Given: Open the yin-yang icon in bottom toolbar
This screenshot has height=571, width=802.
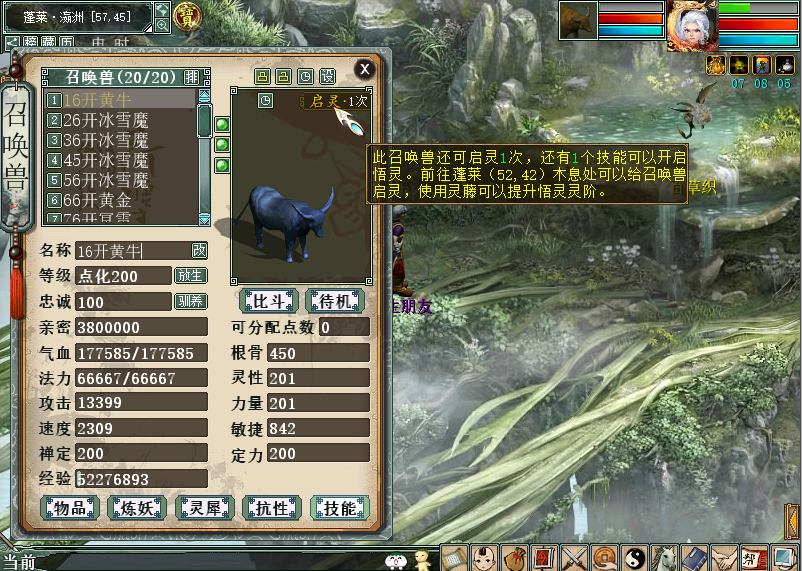Looking at the screenshot, I should click(635, 557).
